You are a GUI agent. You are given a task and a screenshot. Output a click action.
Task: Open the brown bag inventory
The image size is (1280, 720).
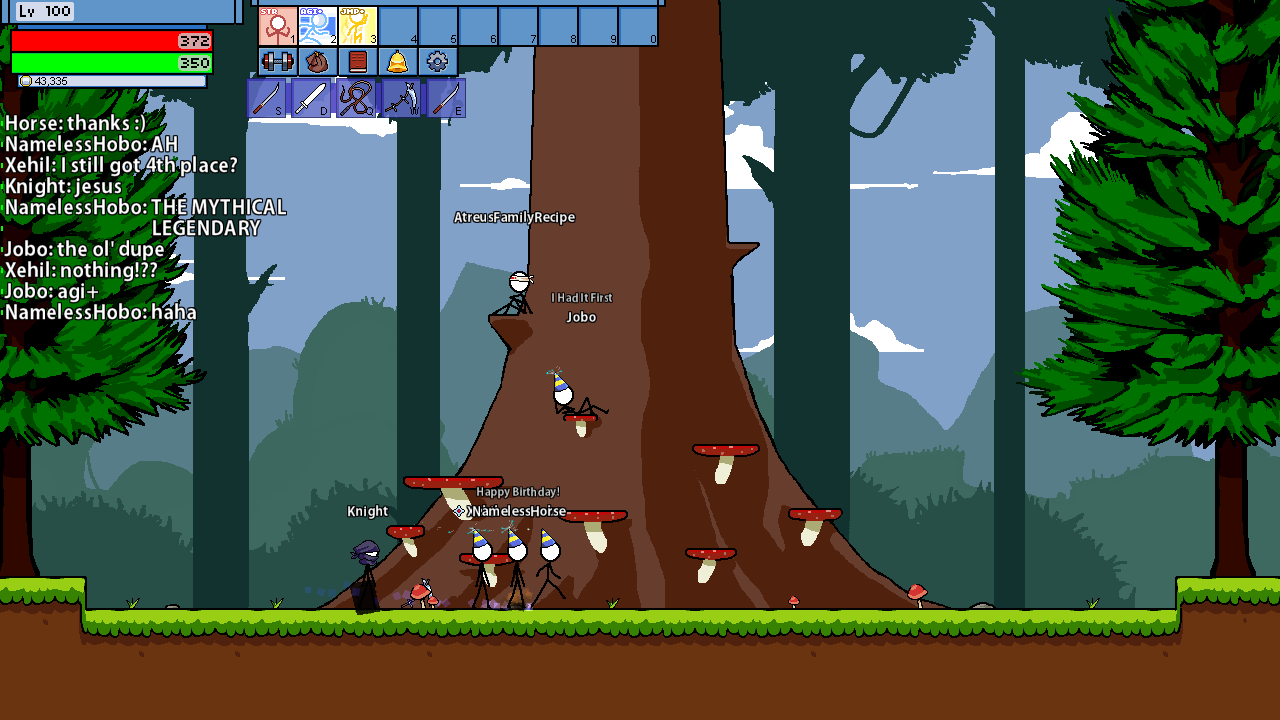pyautogui.click(x=318, y=62)
